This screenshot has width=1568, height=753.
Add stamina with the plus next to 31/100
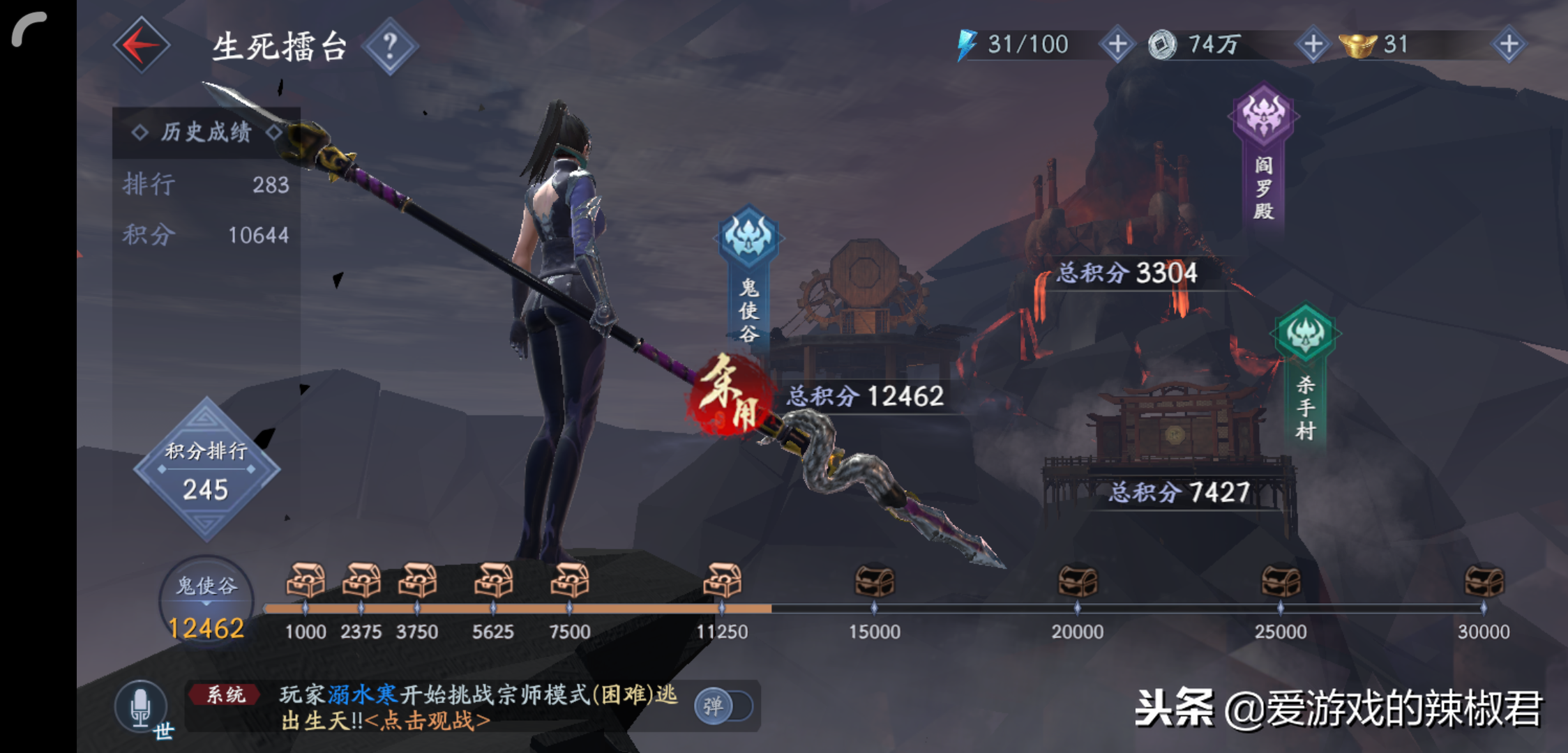tap(1117, 45)
